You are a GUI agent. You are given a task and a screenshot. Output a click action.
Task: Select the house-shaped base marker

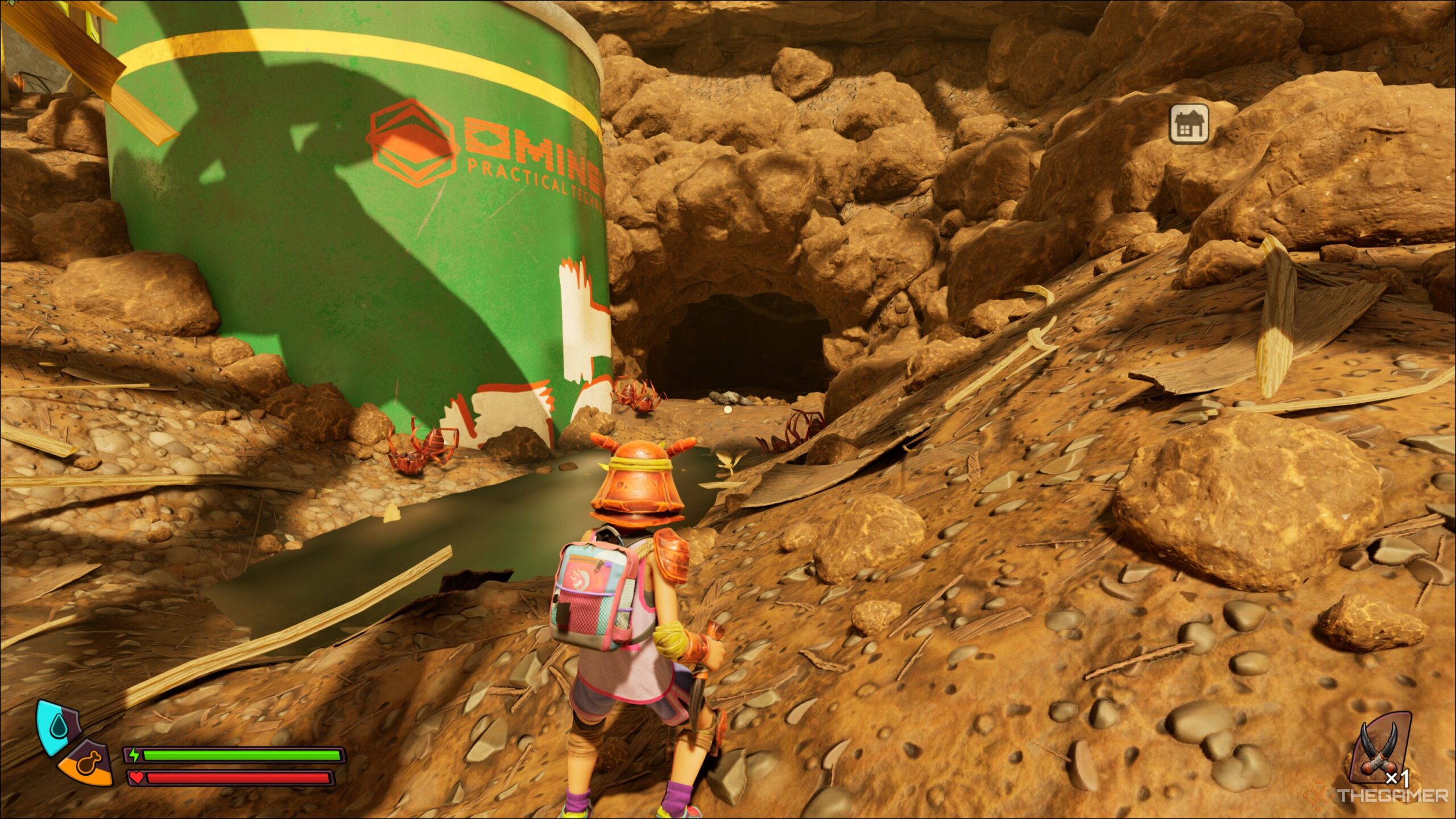1189,123
